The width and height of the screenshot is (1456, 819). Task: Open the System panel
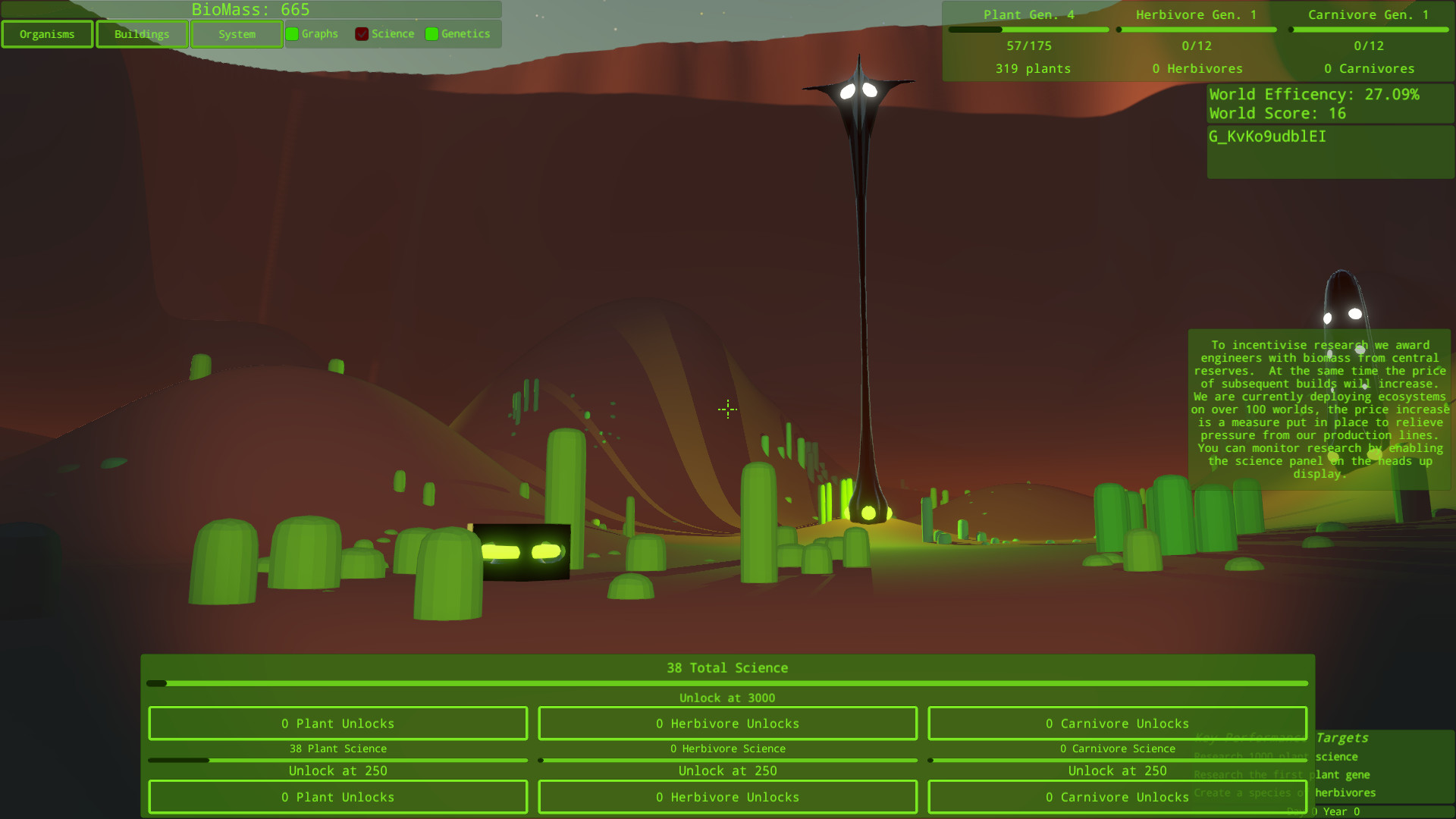(x=237, y=33)
